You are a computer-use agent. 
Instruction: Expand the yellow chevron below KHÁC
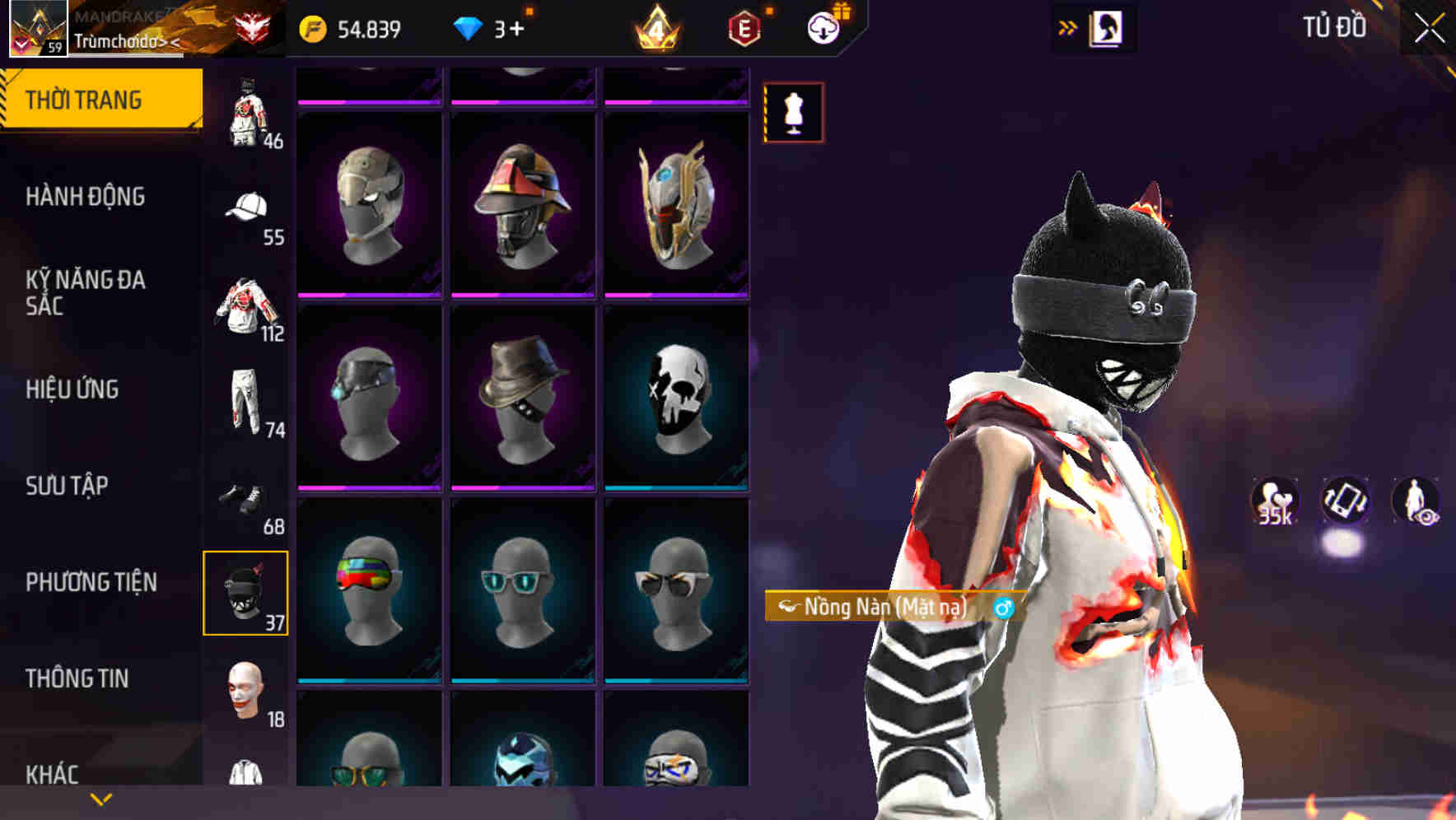pos(99,799)
